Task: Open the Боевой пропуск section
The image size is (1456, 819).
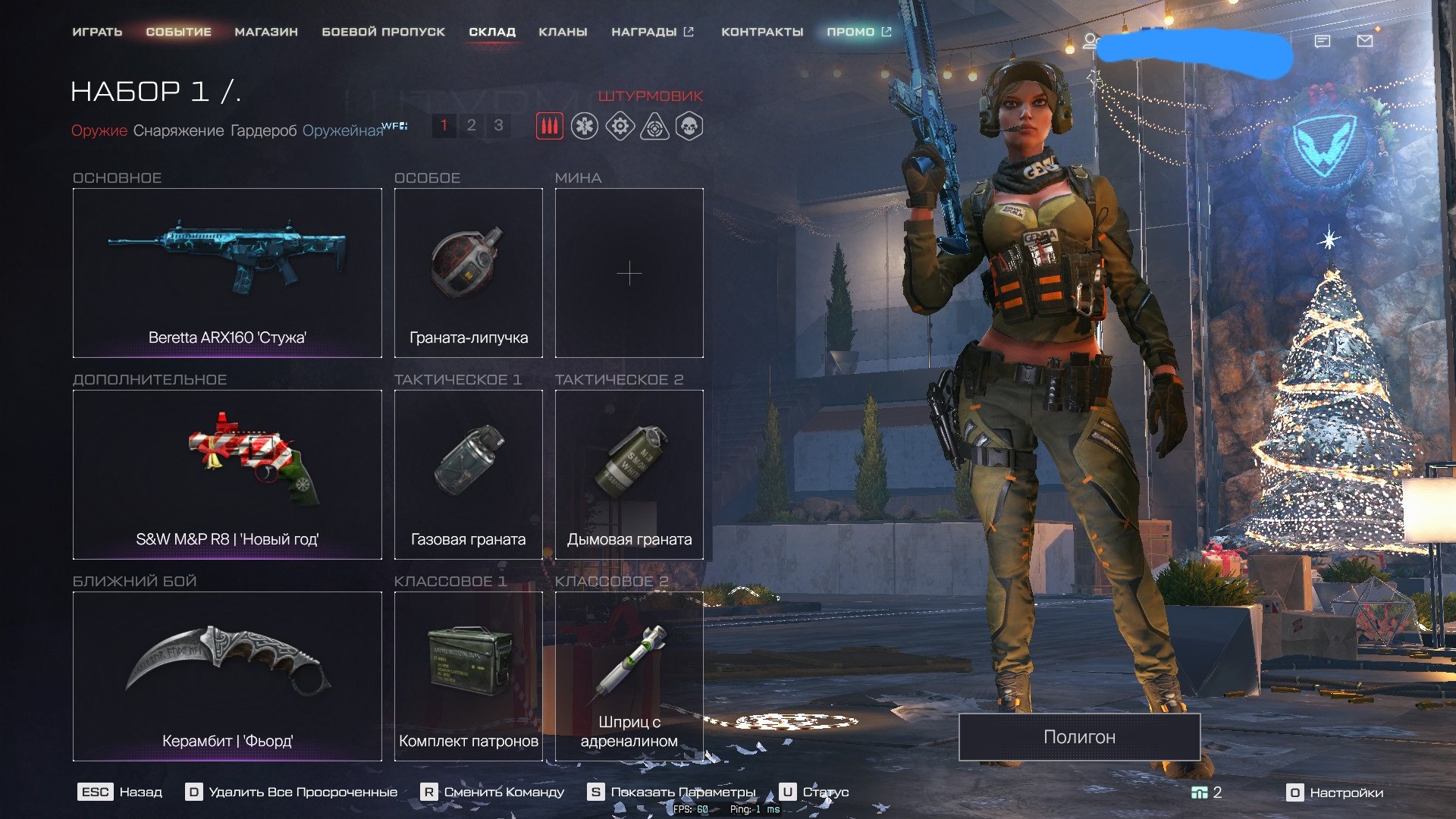Action: click(x=383, y=32)
